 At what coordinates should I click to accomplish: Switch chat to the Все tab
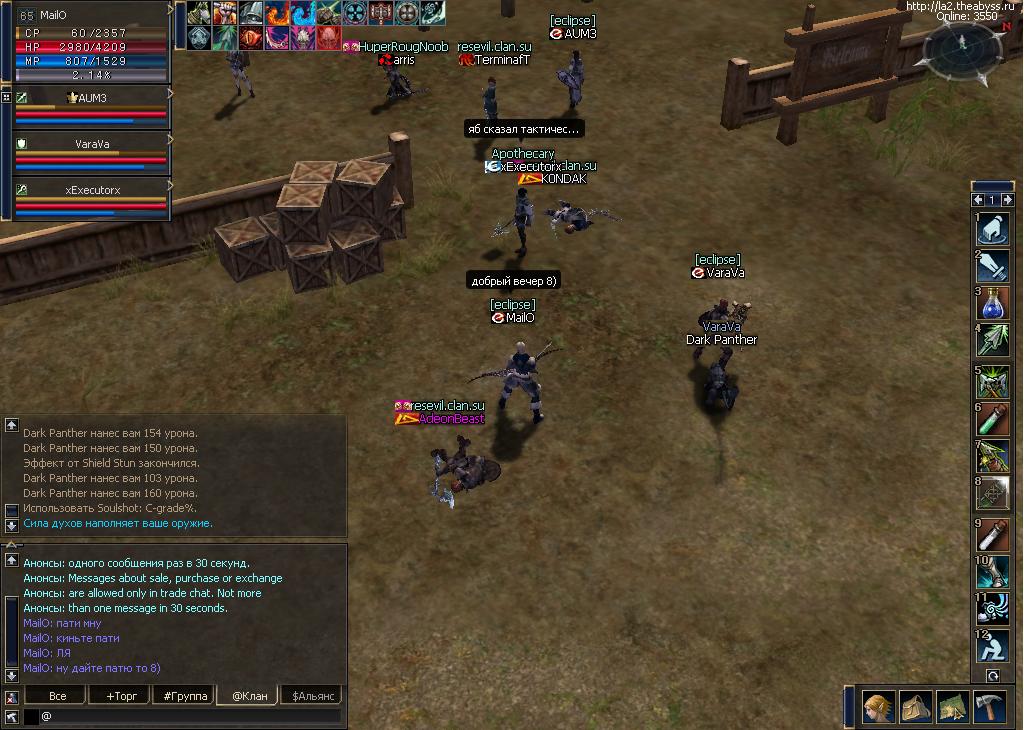[x=57, y=695]
